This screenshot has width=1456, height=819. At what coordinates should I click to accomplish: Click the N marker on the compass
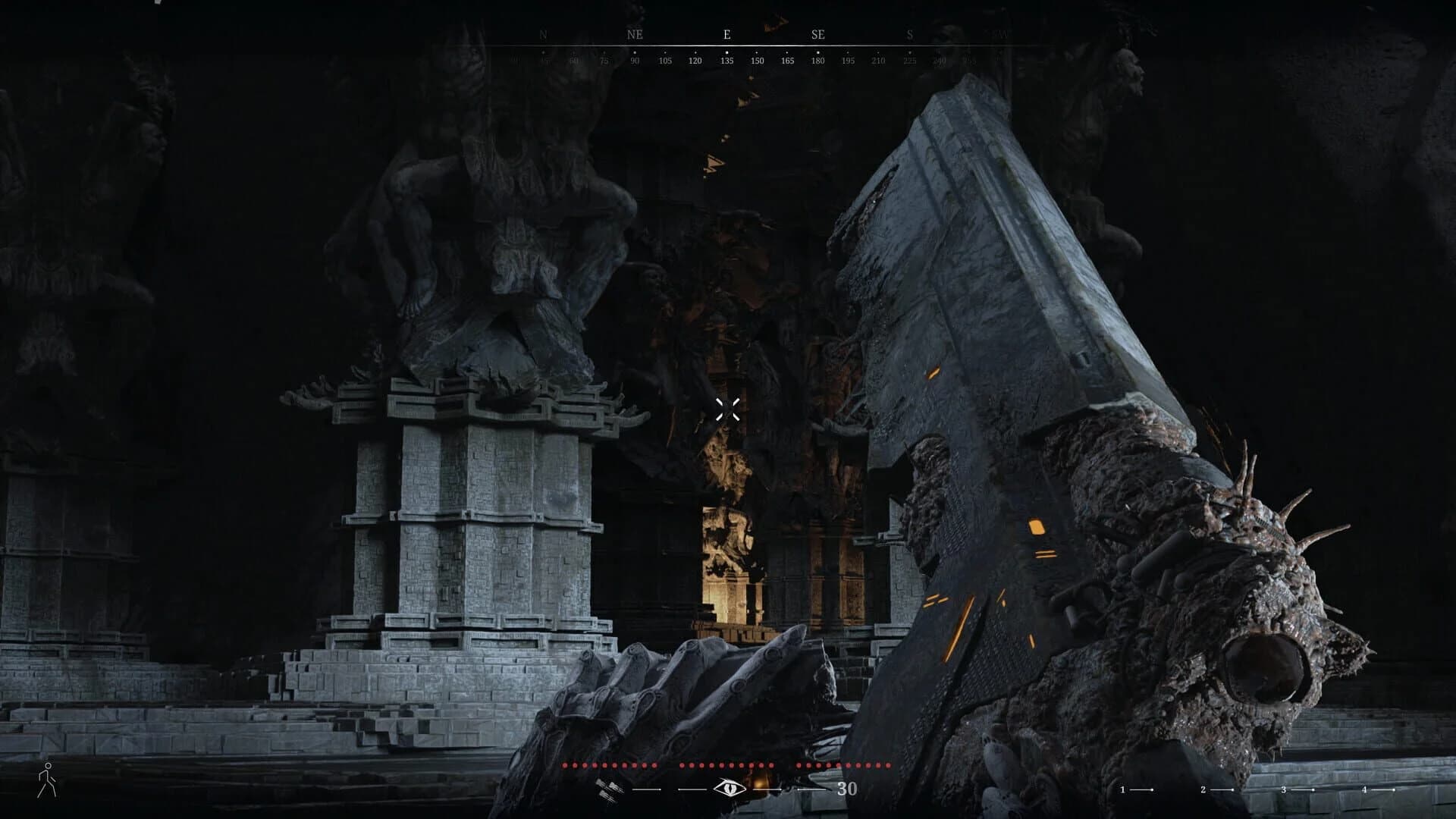click(x=543, y=34)
